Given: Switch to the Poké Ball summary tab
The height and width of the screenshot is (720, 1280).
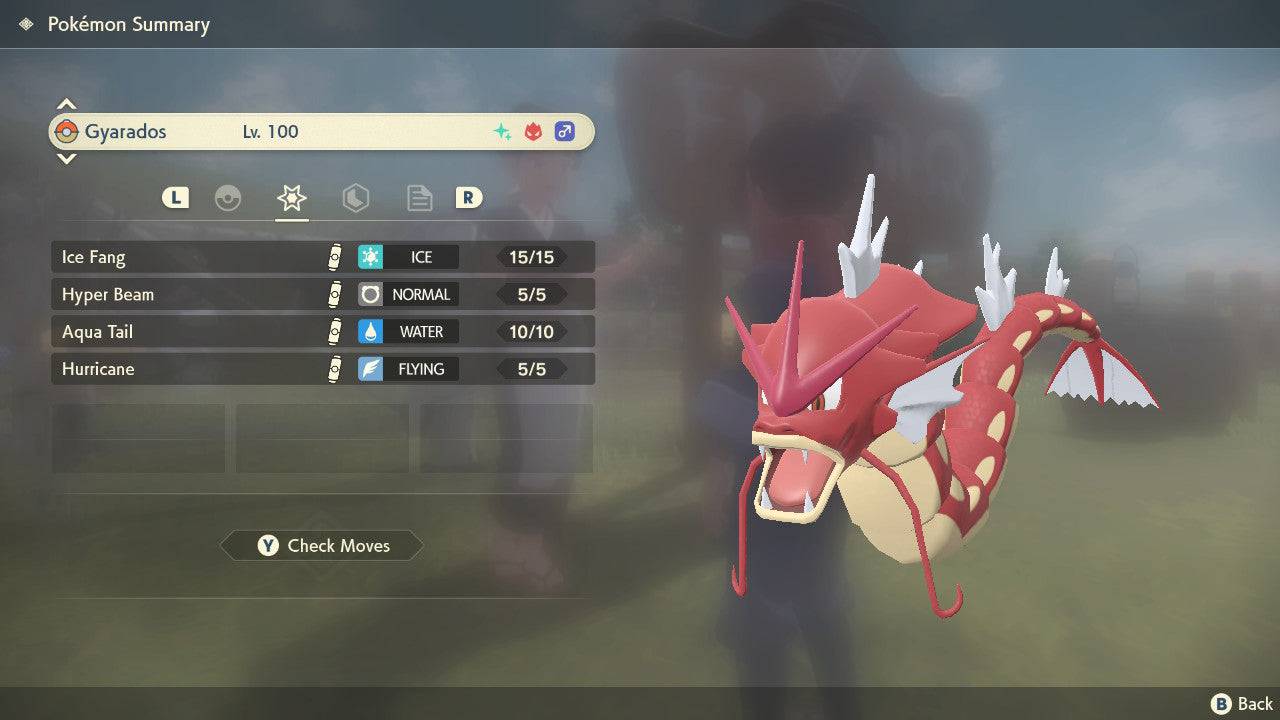Looking at the screenshot, I should (228, 198).
